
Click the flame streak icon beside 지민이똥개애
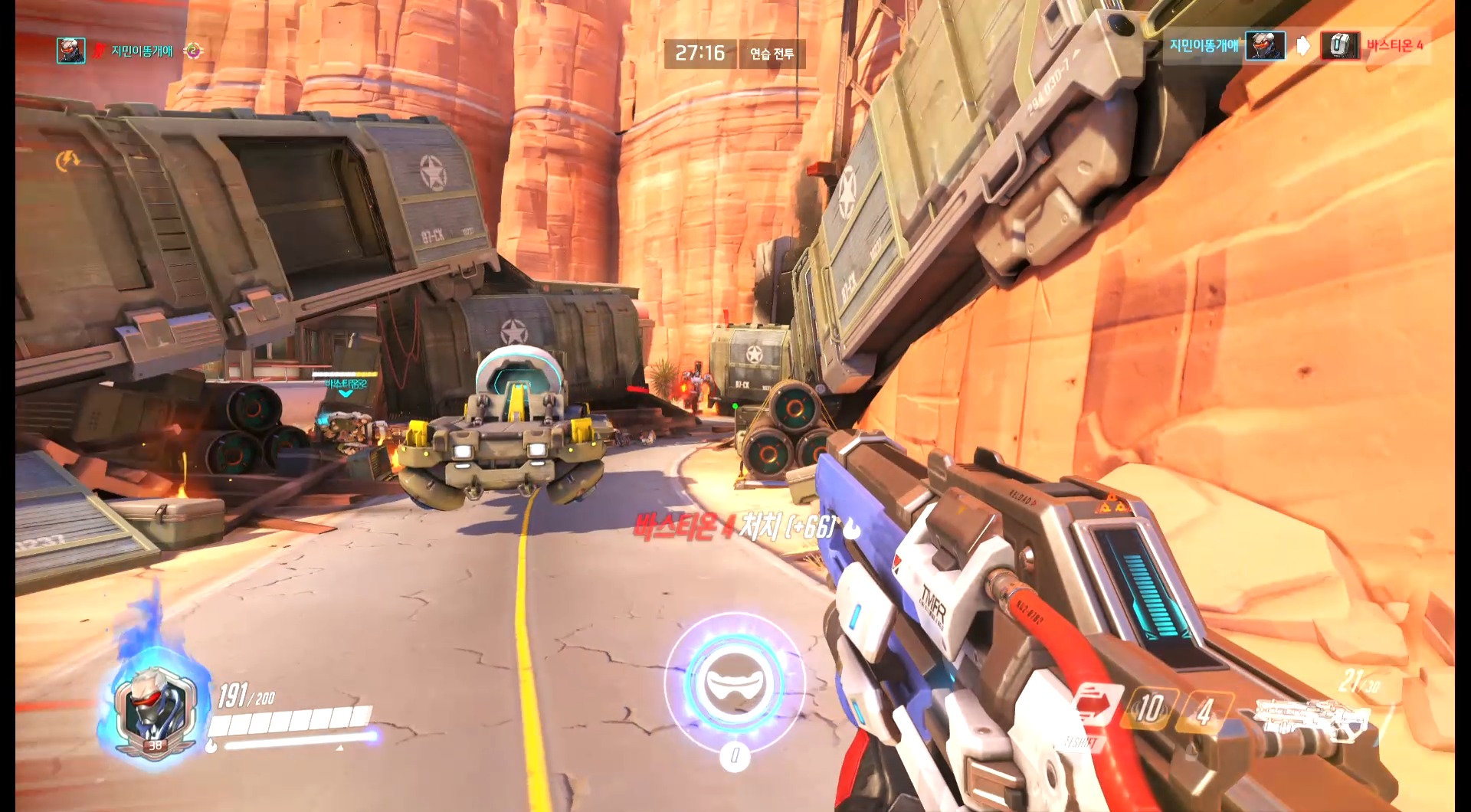97,47
